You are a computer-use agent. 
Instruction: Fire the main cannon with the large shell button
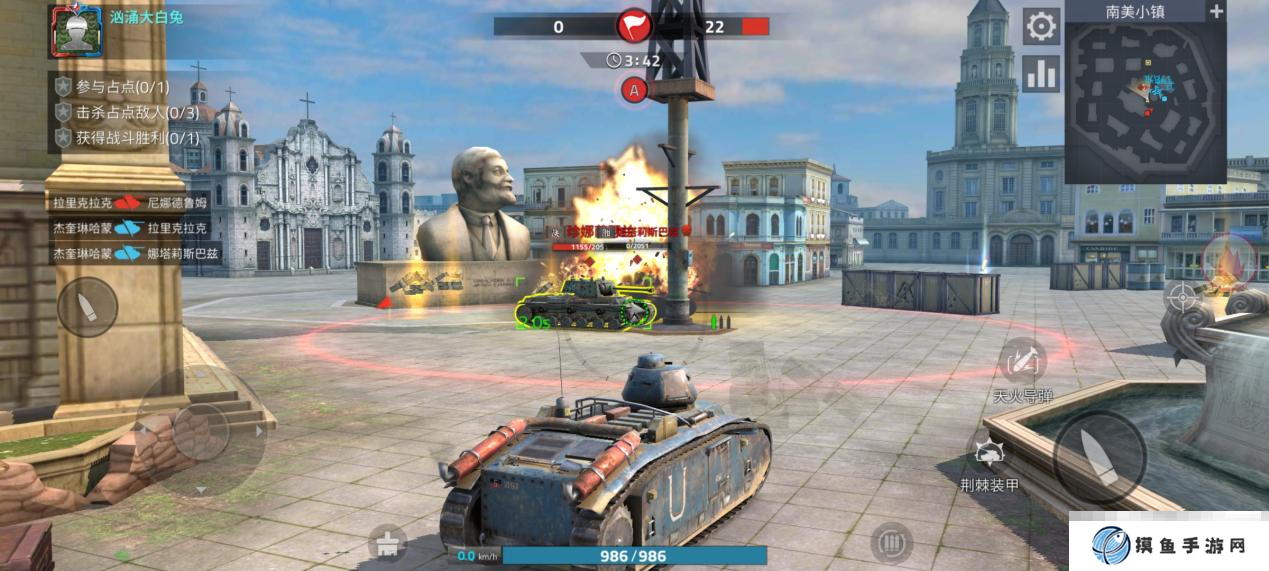click(x=1100, y=458)
